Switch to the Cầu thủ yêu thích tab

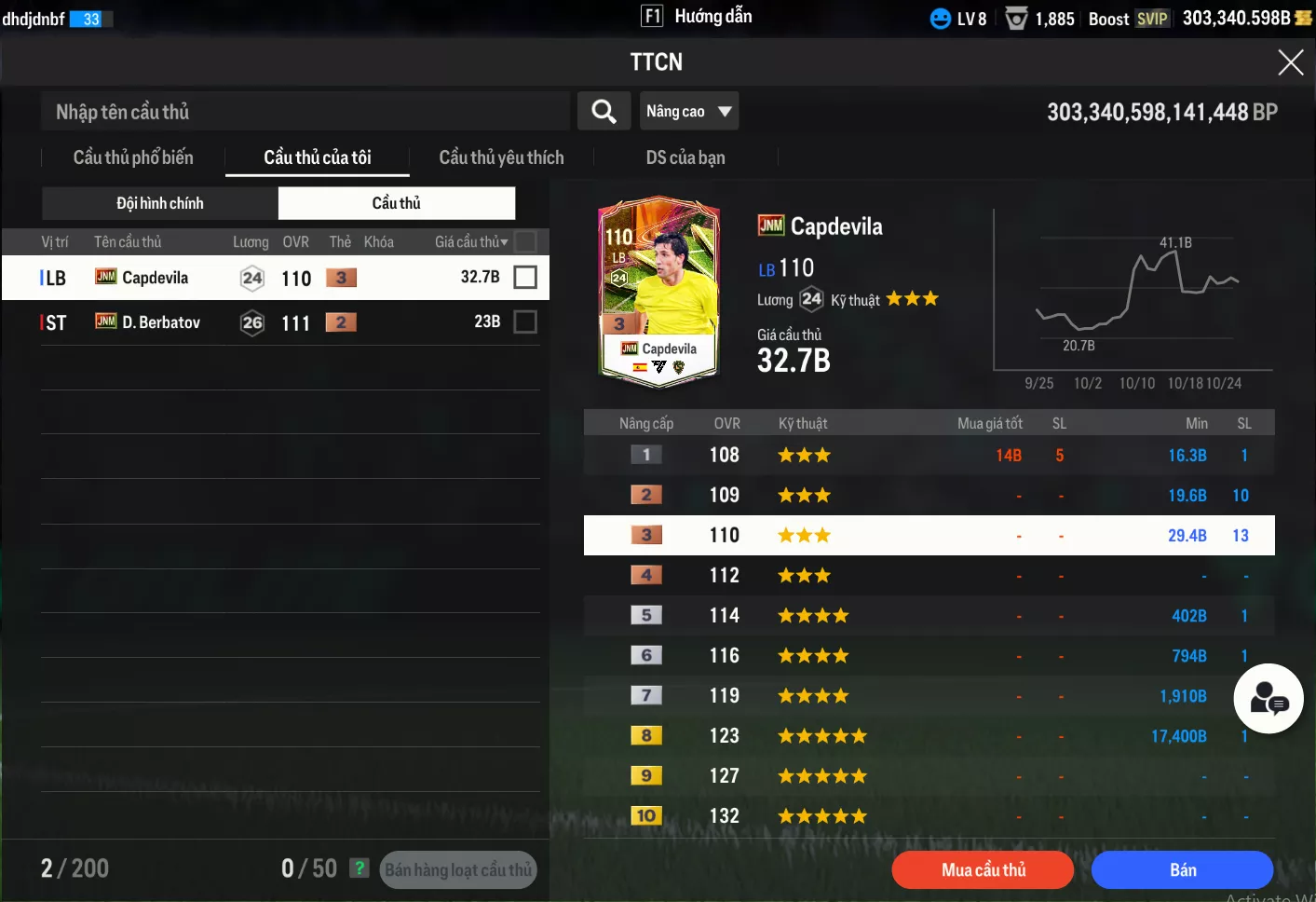pos(501,157)
